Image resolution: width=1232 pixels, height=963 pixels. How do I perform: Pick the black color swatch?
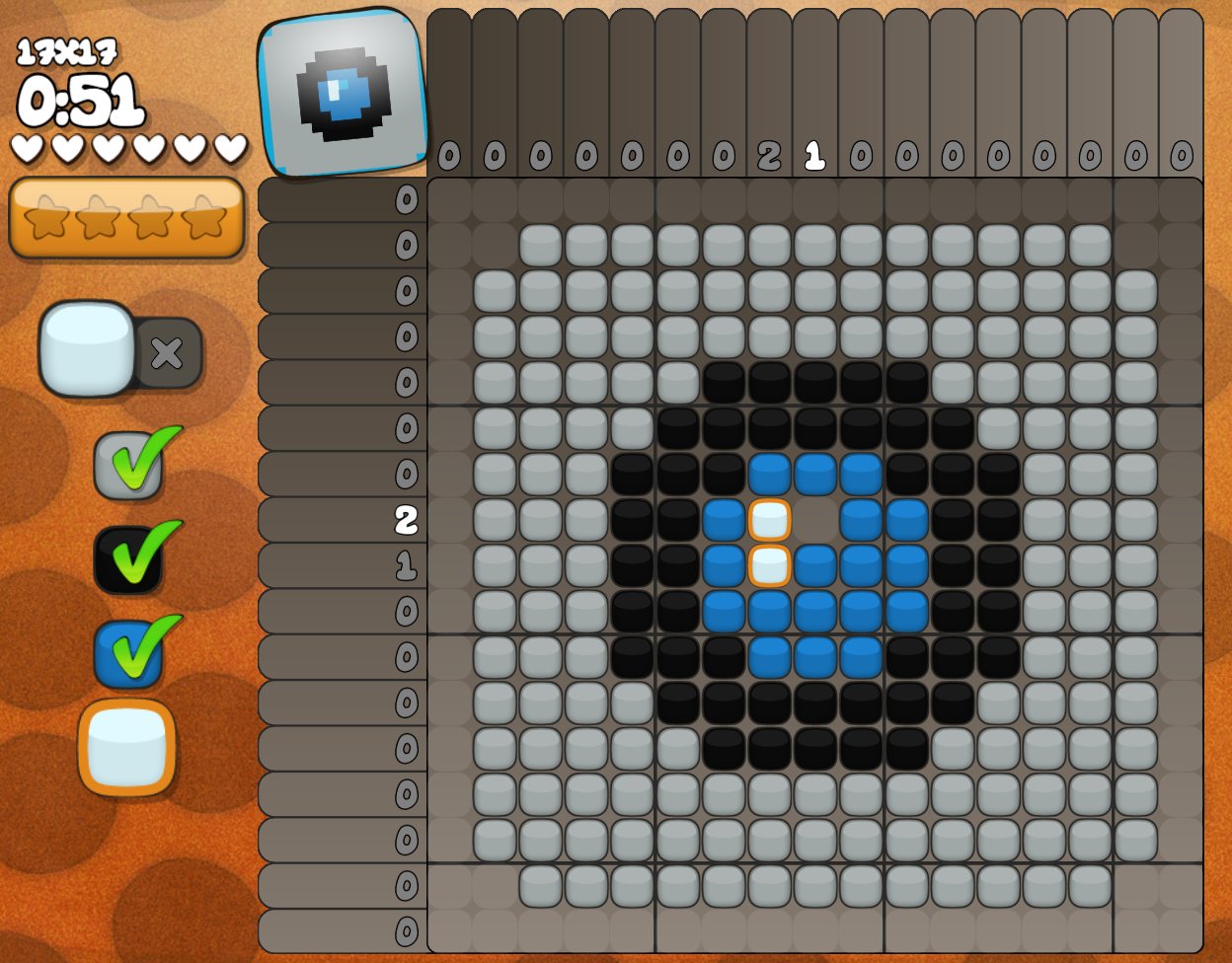click(127, 559)
